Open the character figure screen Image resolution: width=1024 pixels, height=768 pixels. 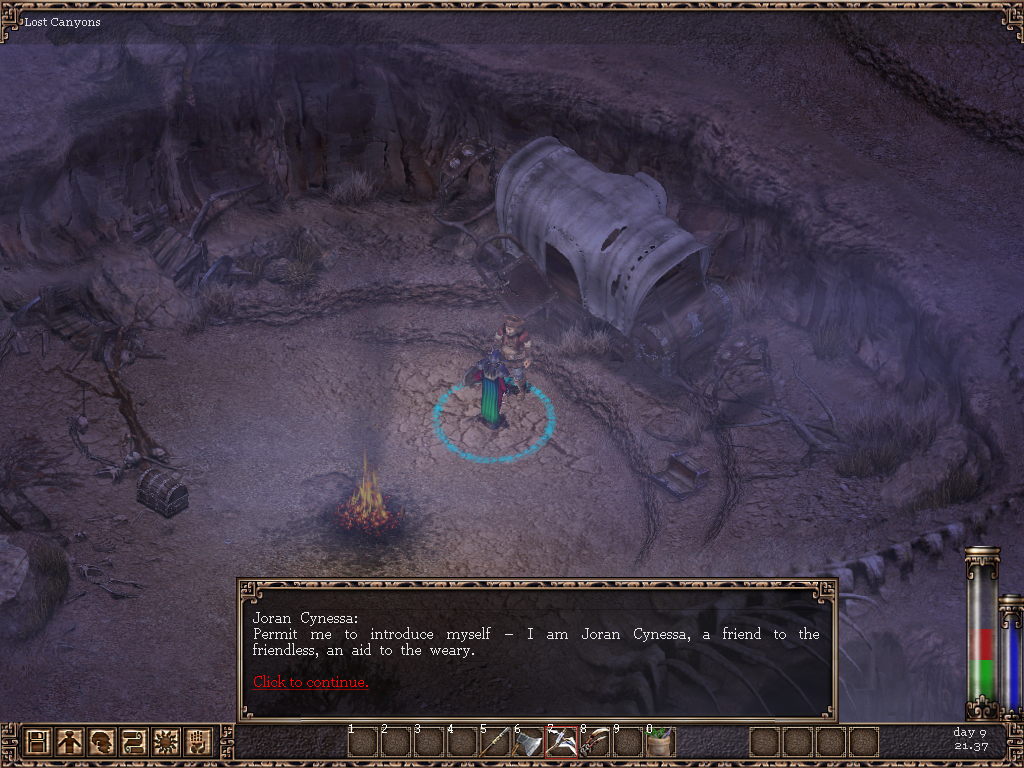click(70, 742)
